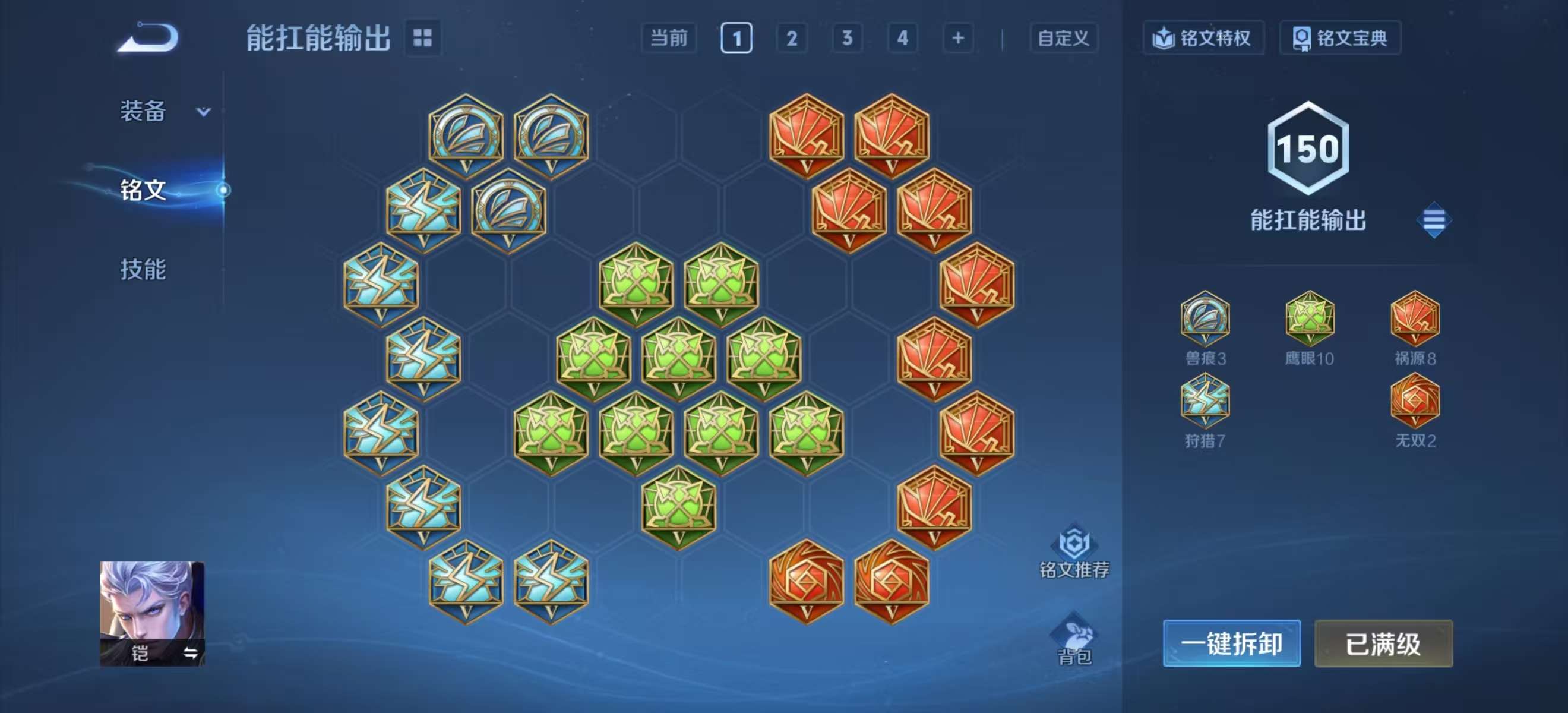1568x713 pixels.
Task: Open the blue list icon beside page name
Action: [x=1434, y=220]
